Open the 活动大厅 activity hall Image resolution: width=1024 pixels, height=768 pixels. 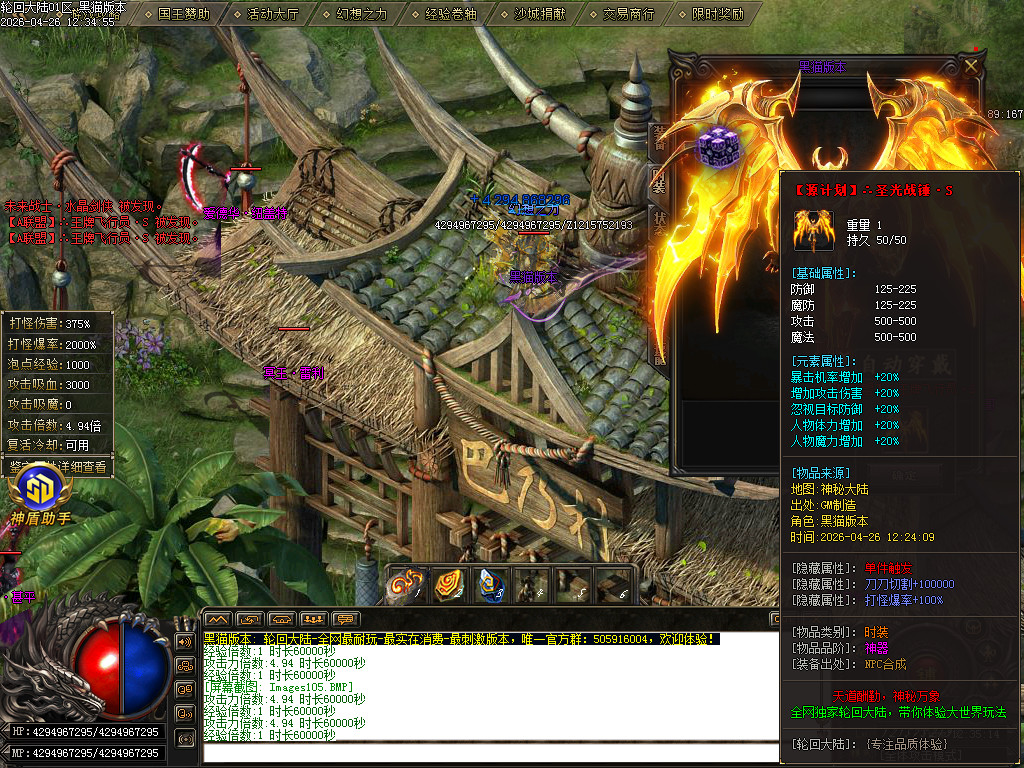[x=273, y=14]
